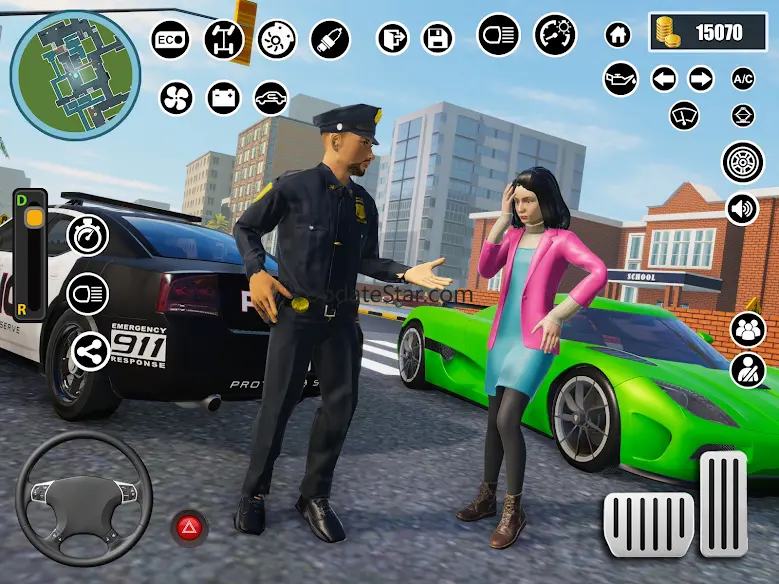The image size is (779, 584).
Task: Tap the exit door icon
Action: [x=393, y=40]
